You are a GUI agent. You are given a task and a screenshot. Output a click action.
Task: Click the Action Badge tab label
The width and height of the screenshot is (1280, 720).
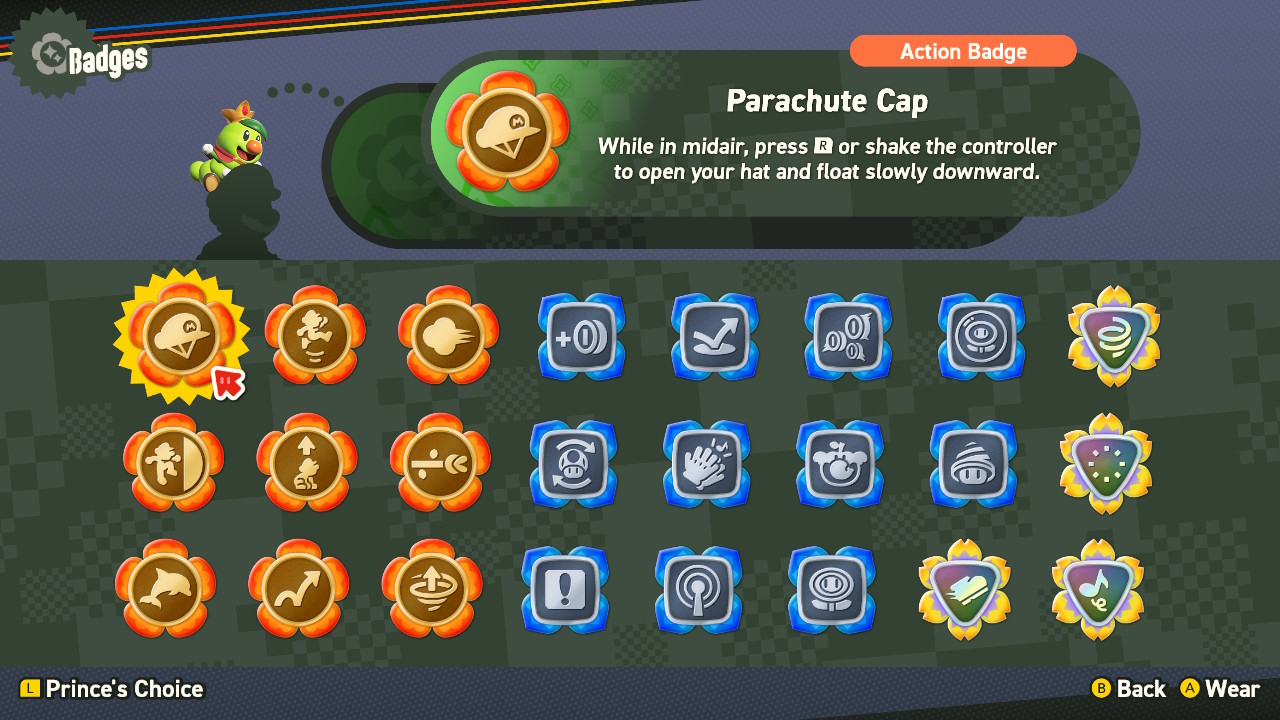click(x=963, y=51)
